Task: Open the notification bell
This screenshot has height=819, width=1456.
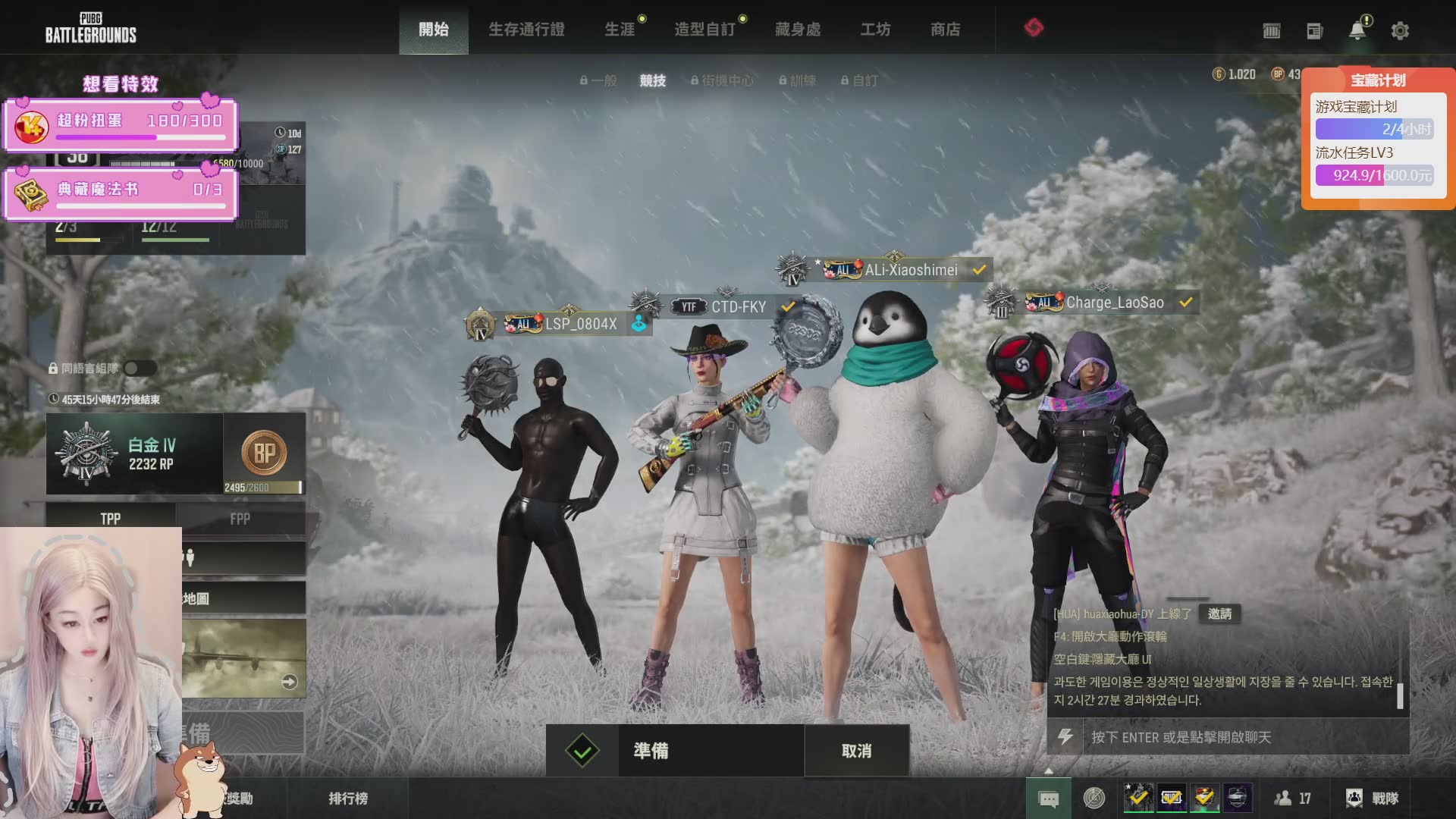Action: 1357,30
